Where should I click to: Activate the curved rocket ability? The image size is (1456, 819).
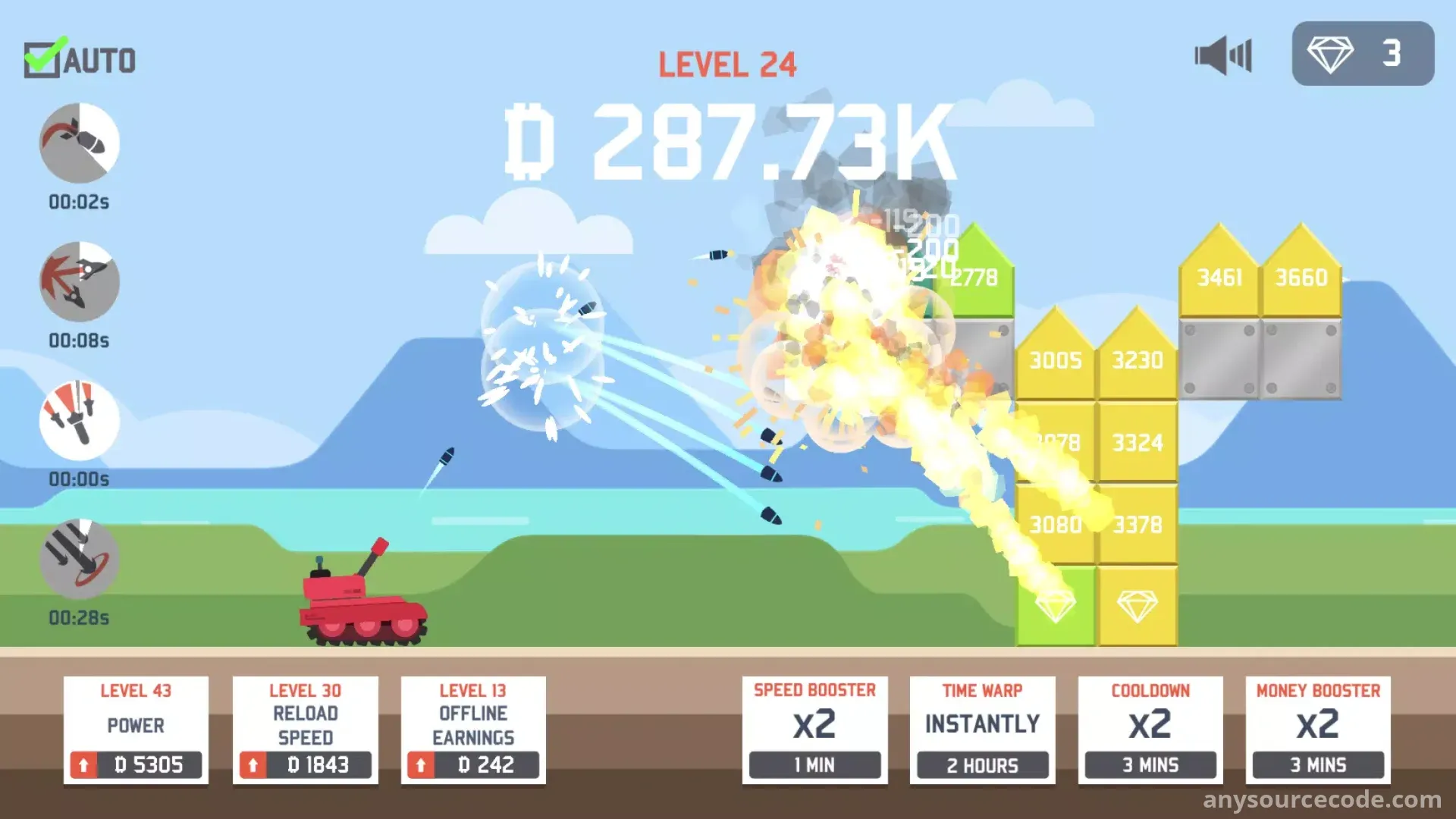(80, 143)
